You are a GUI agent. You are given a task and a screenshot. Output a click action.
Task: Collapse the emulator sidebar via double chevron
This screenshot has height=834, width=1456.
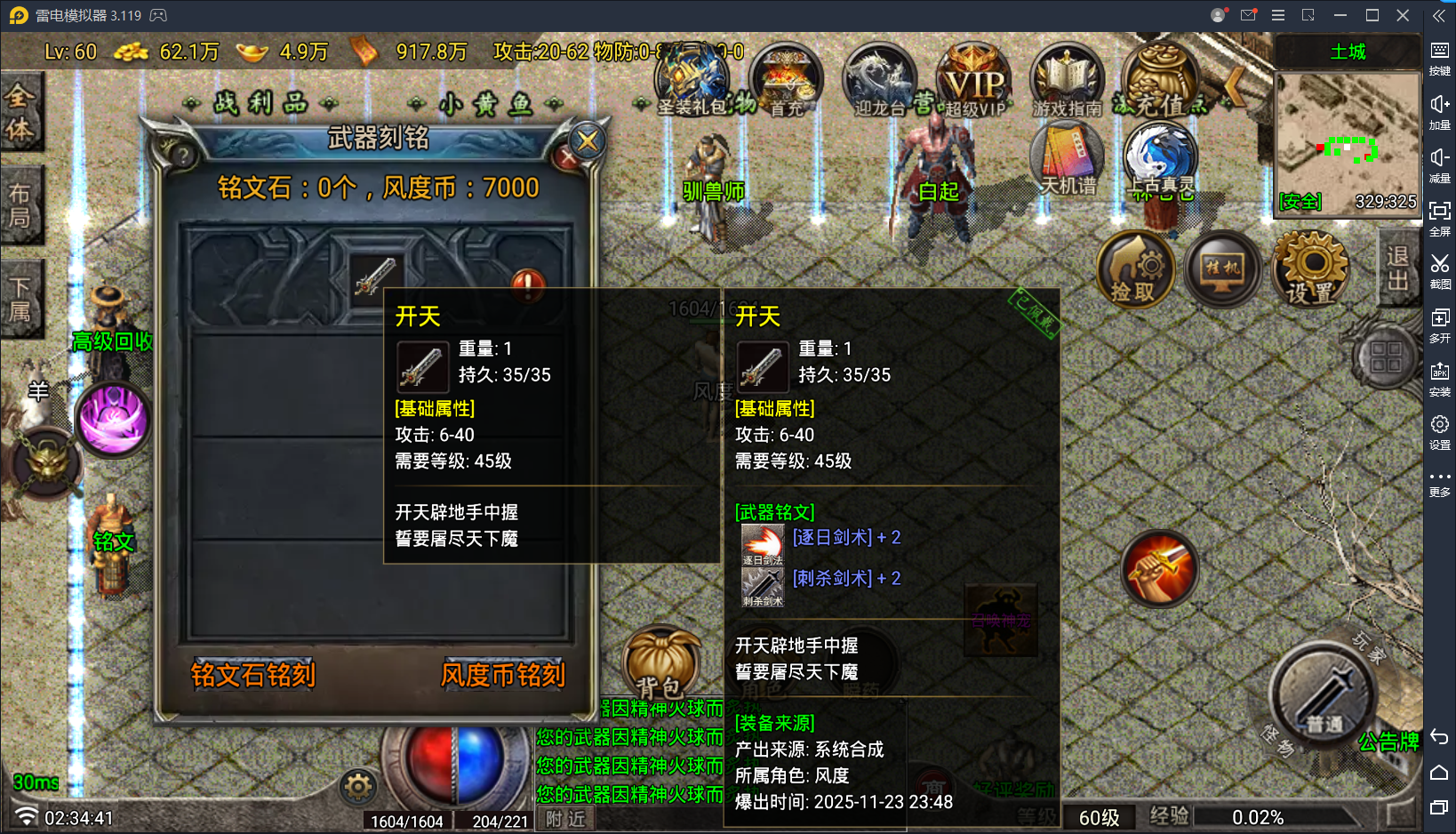pos(1440,14)
